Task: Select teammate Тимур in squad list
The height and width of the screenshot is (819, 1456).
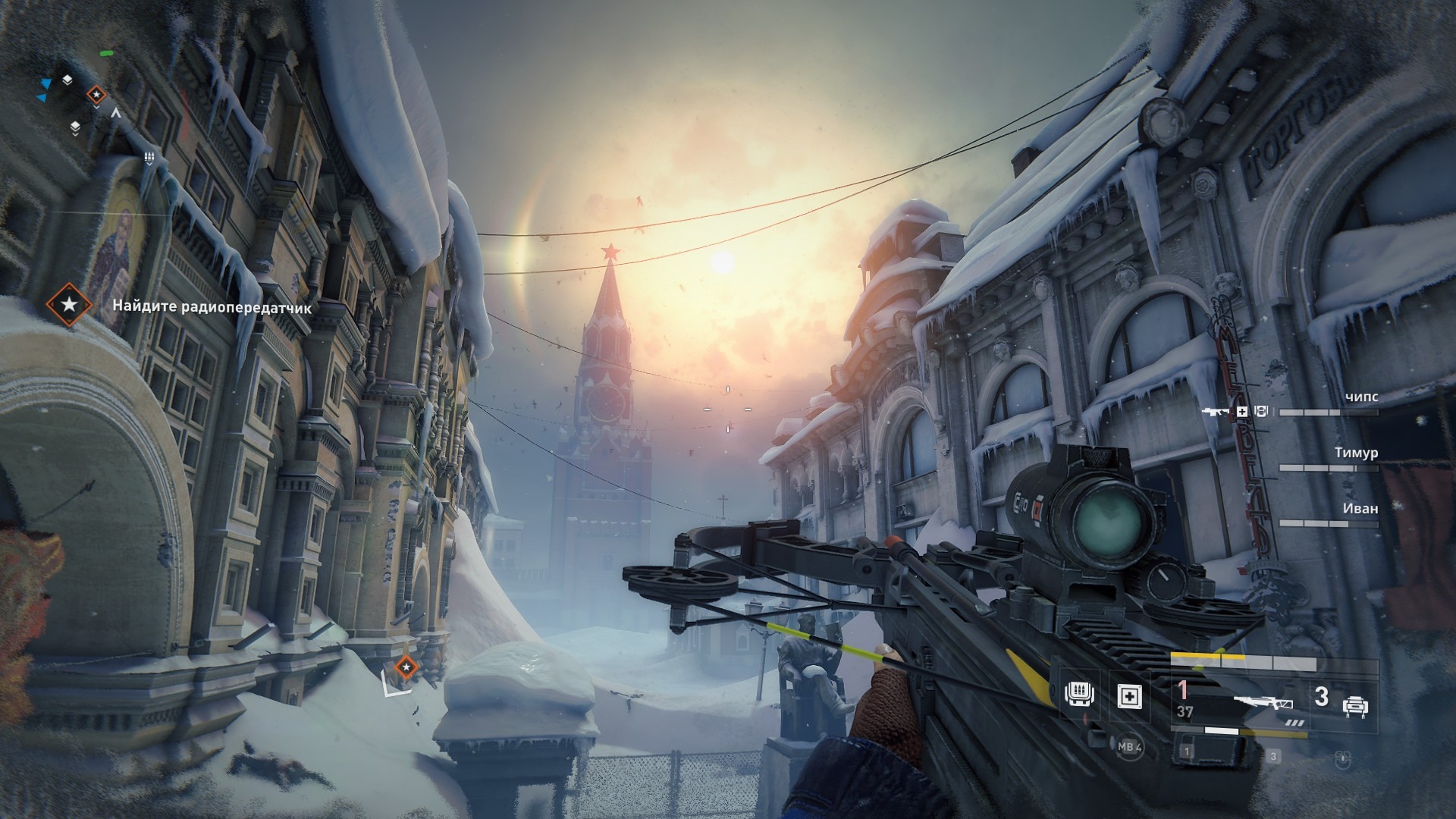Action: pyautogui.click(x=1356, y=453)
